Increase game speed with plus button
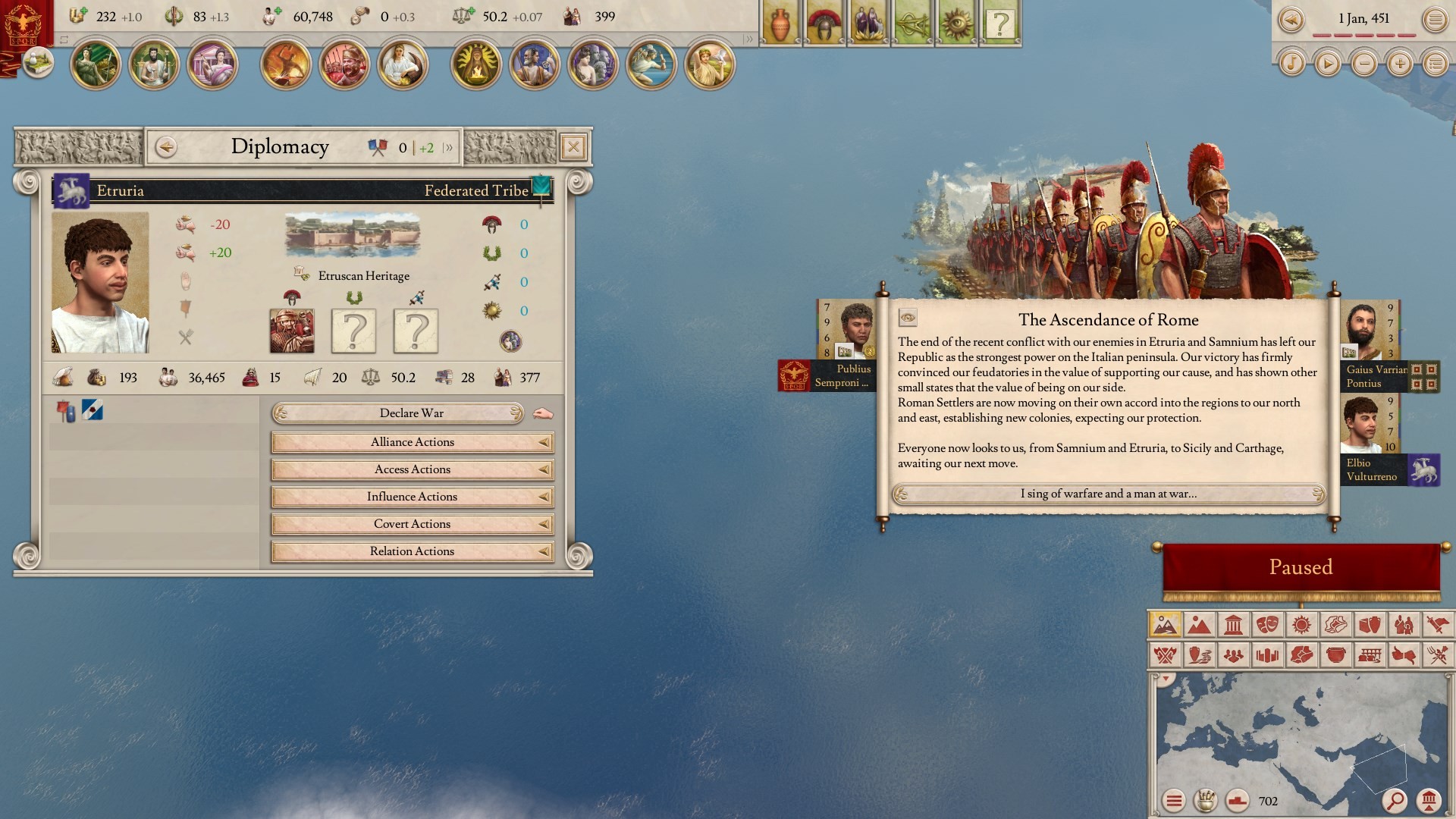1456x819 pixels. tap(1399, 64)
